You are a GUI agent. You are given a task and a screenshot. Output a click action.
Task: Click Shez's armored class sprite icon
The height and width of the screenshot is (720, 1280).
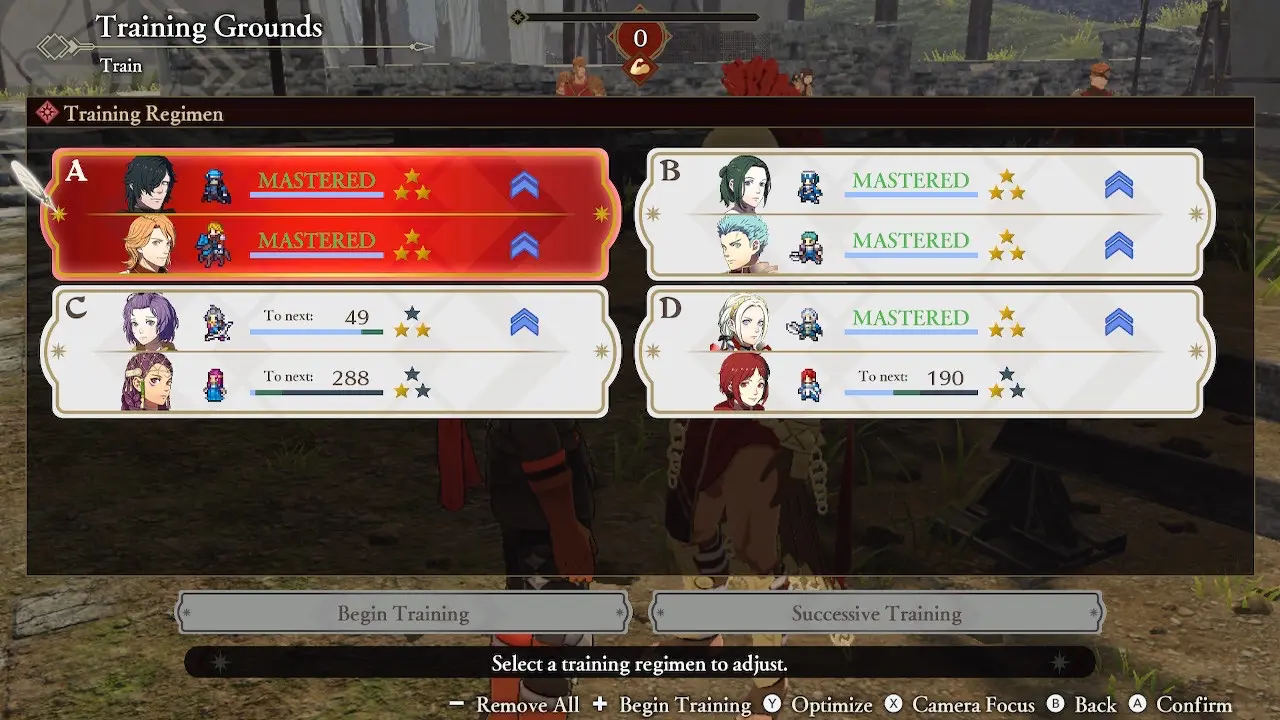(x=215, y=185)
